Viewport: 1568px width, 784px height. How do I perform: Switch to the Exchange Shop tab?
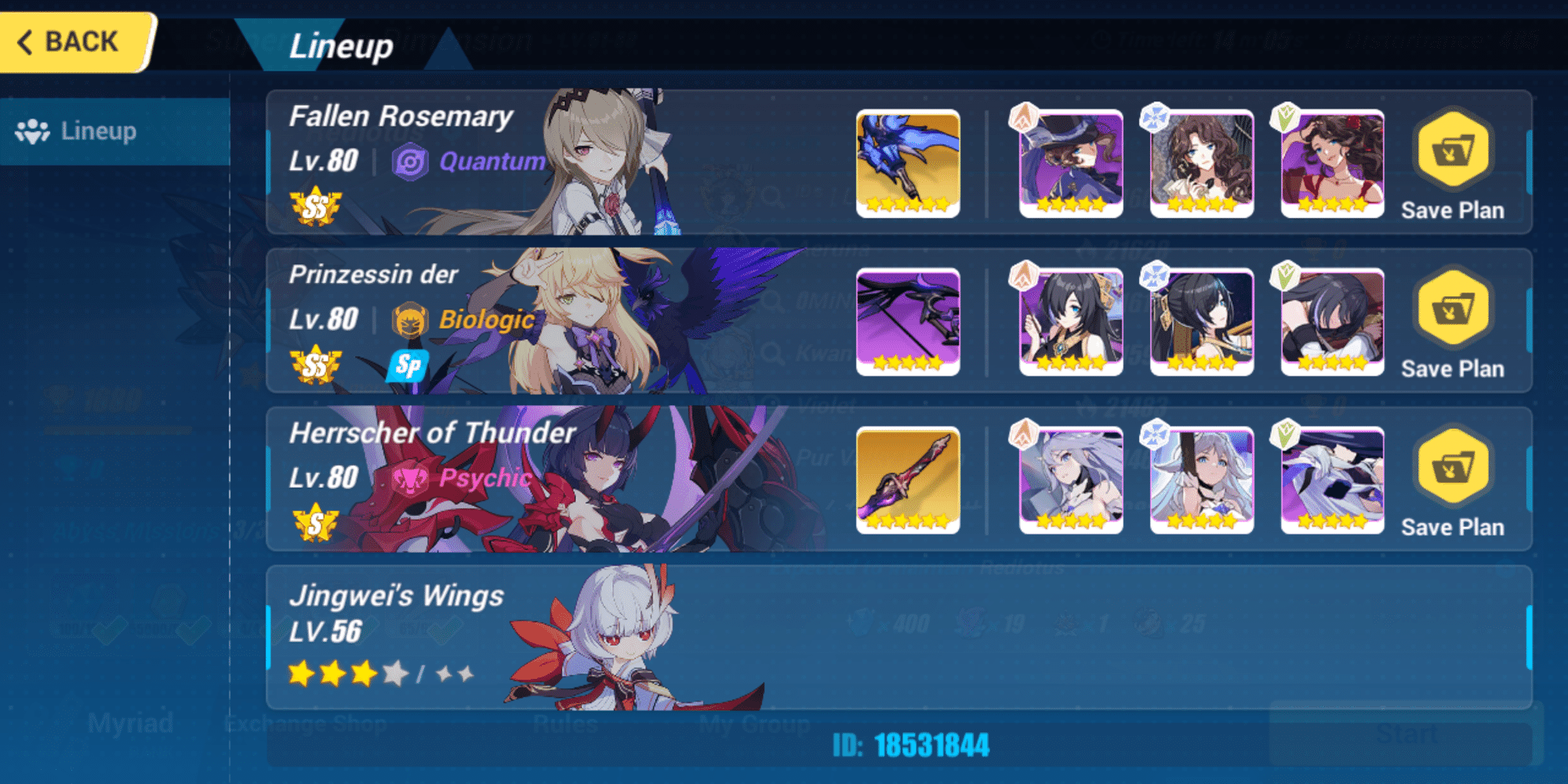point(306,723)
